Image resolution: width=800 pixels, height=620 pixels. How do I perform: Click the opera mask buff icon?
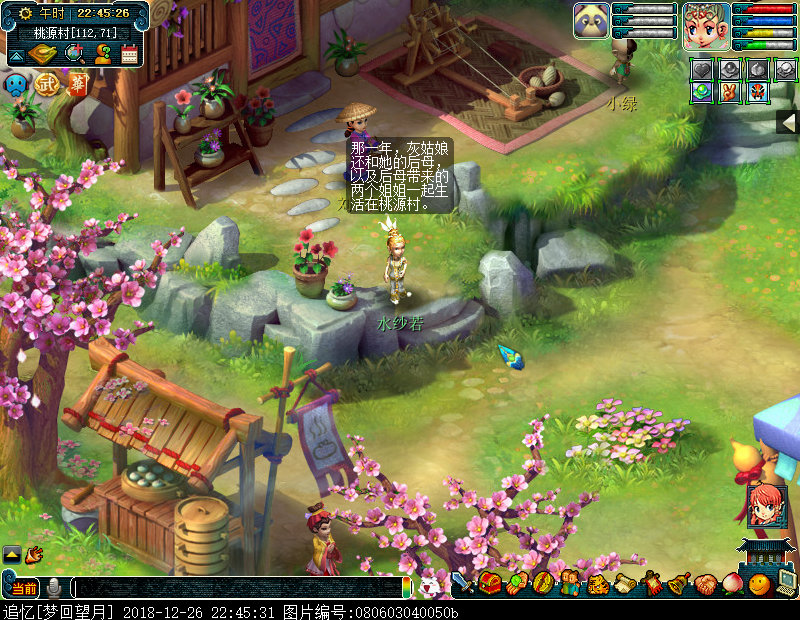pos(759,92)
